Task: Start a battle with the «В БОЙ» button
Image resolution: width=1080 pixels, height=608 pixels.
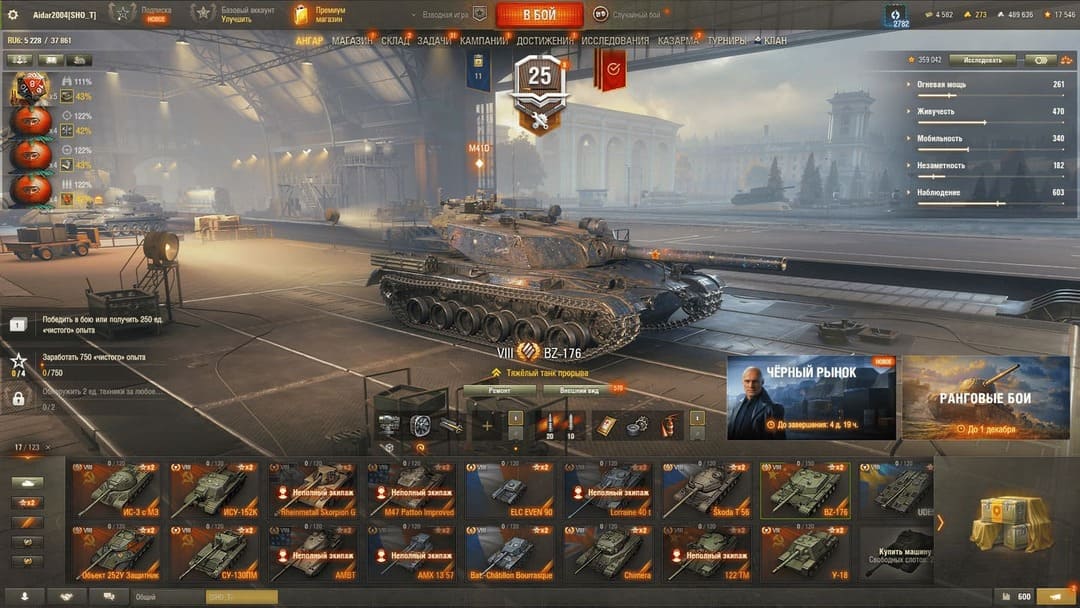Action: (539, 14)
